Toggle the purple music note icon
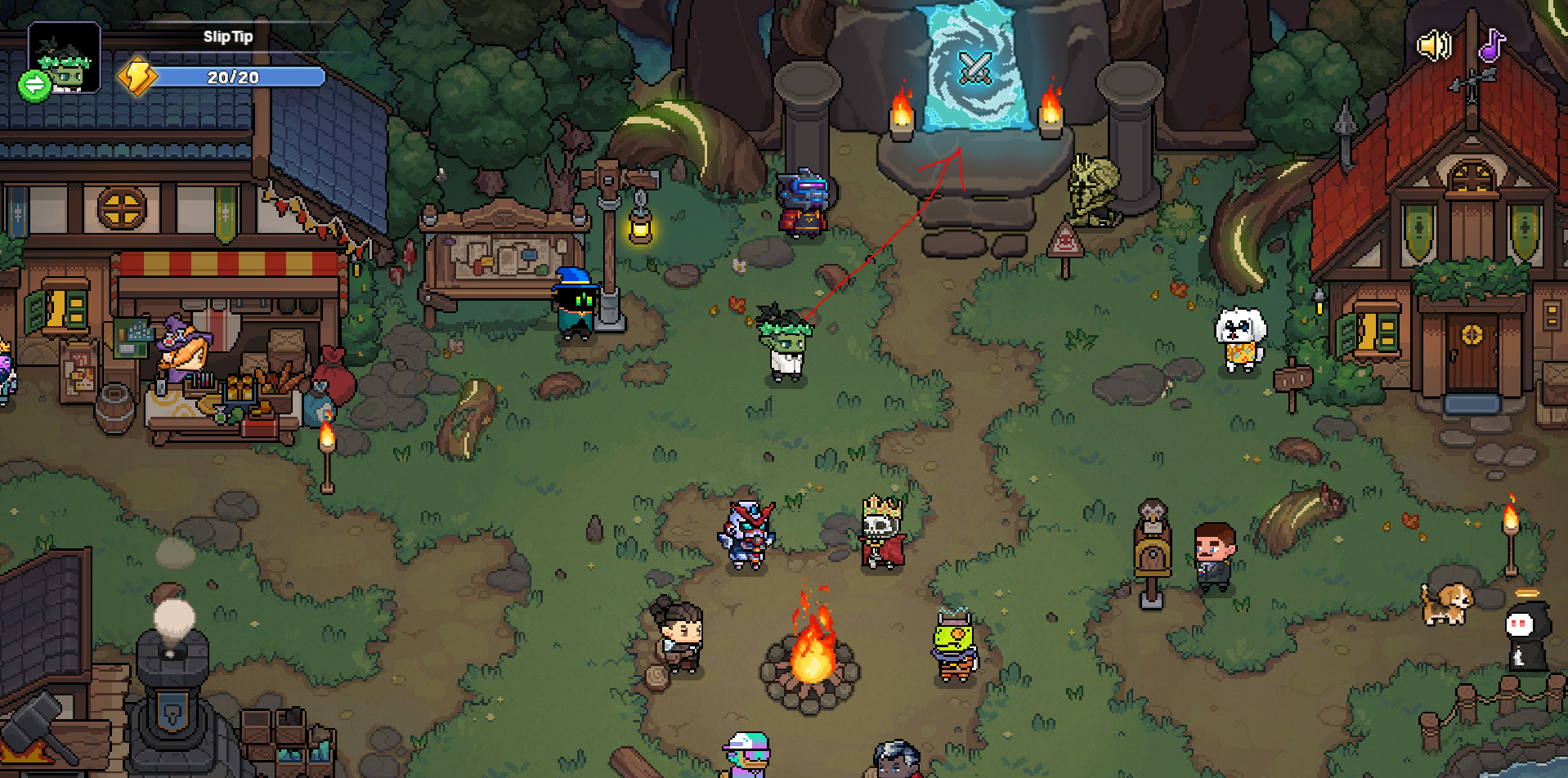The height and width of the screenshot is (778, 1568). pos(1492,46)
